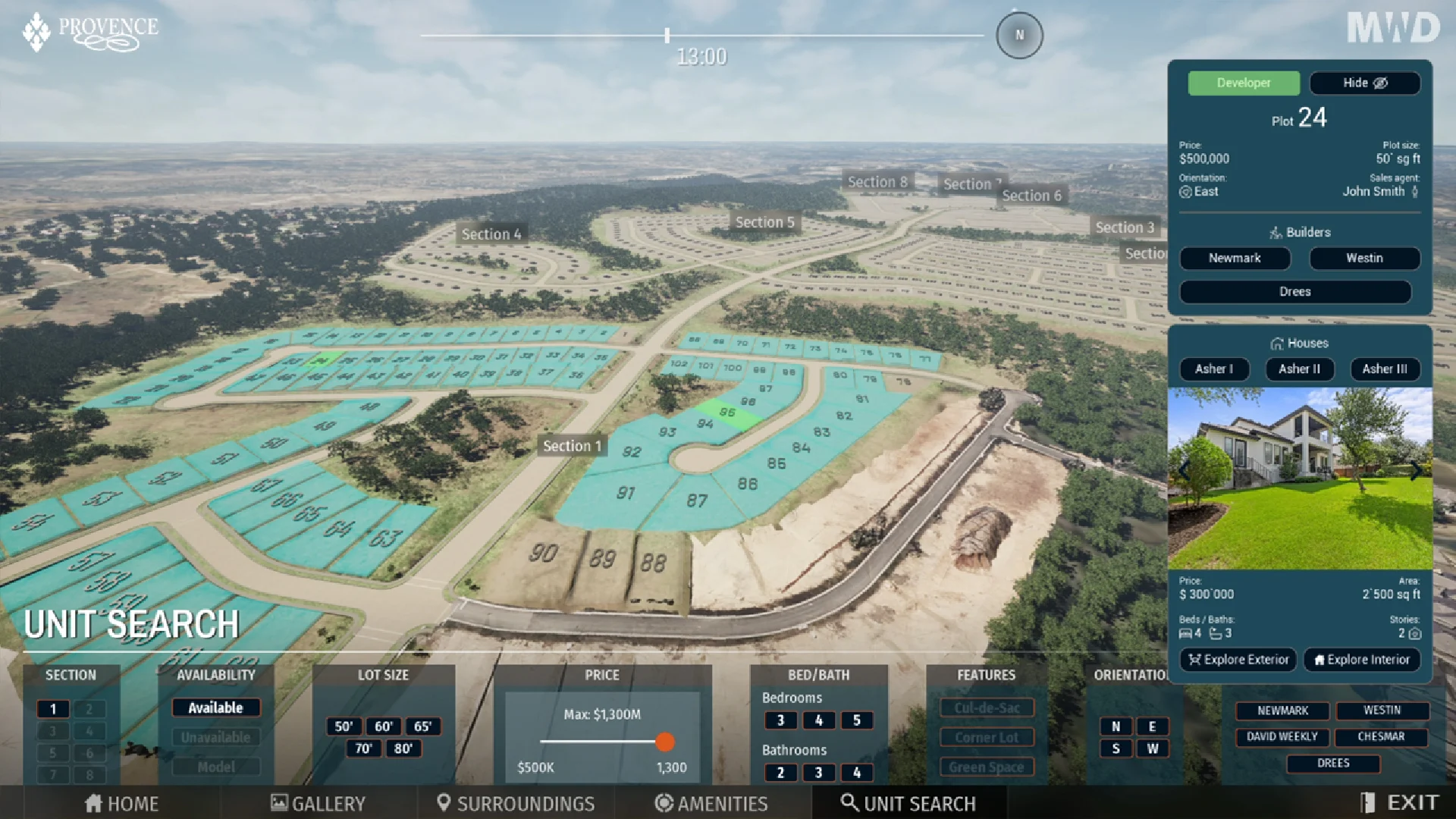Open Explore Interior view

click(x=1361, y=659)
